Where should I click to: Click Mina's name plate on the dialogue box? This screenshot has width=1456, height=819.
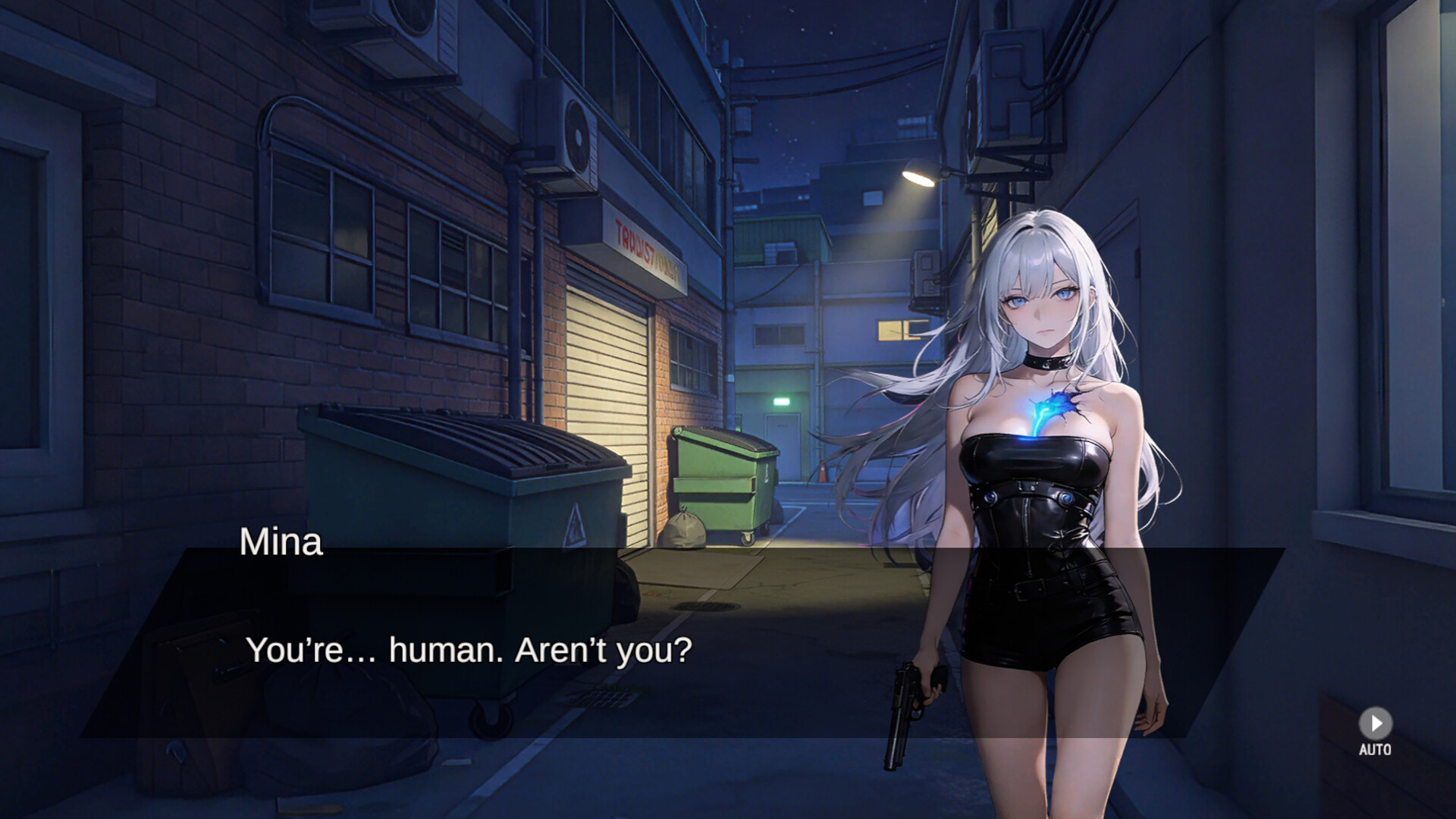click(x=281, y=541)
